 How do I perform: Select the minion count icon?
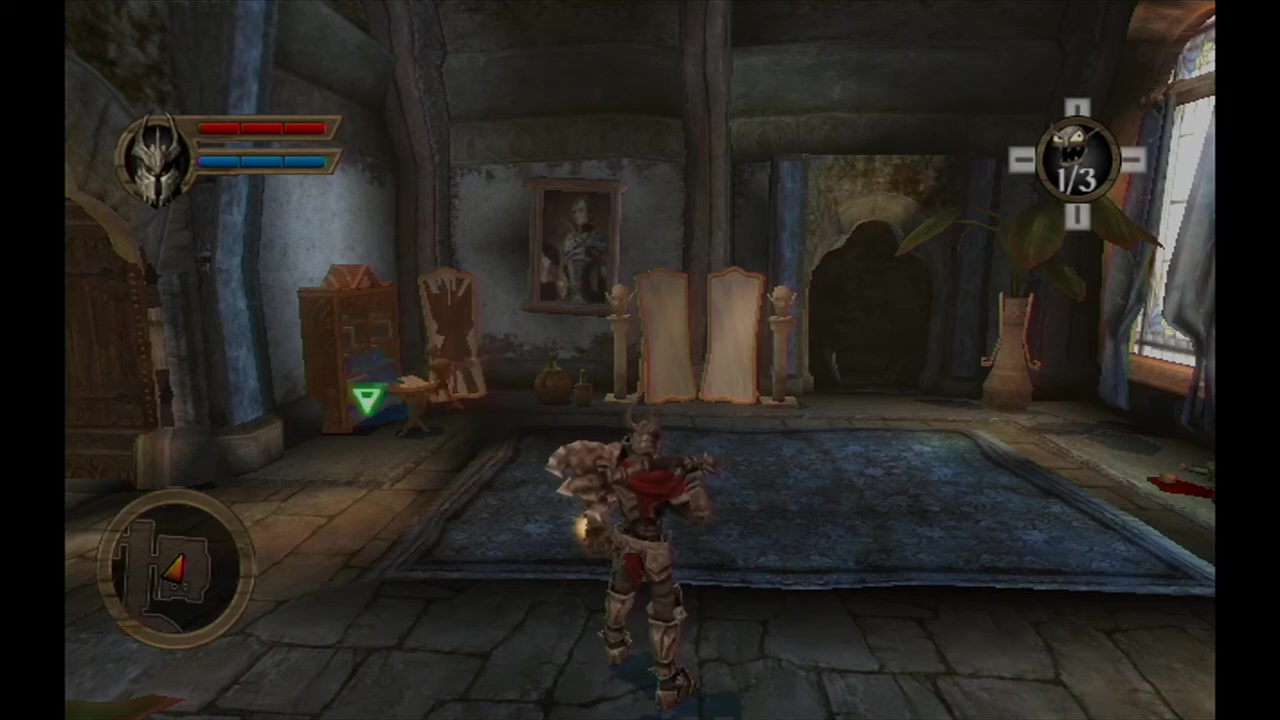click(x=1076, y=162)
